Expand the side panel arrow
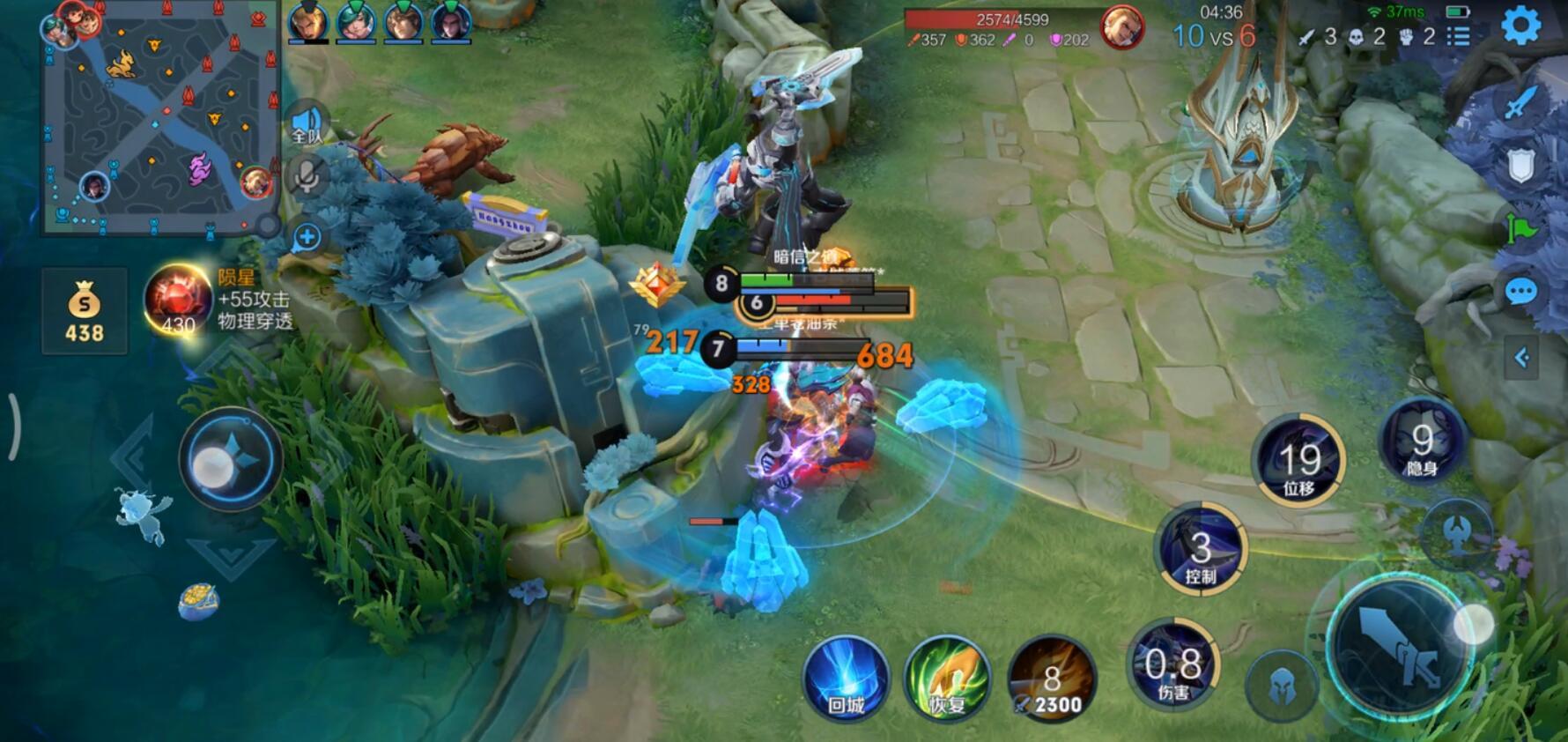 pyautogui.click(x=1520, y=357)
